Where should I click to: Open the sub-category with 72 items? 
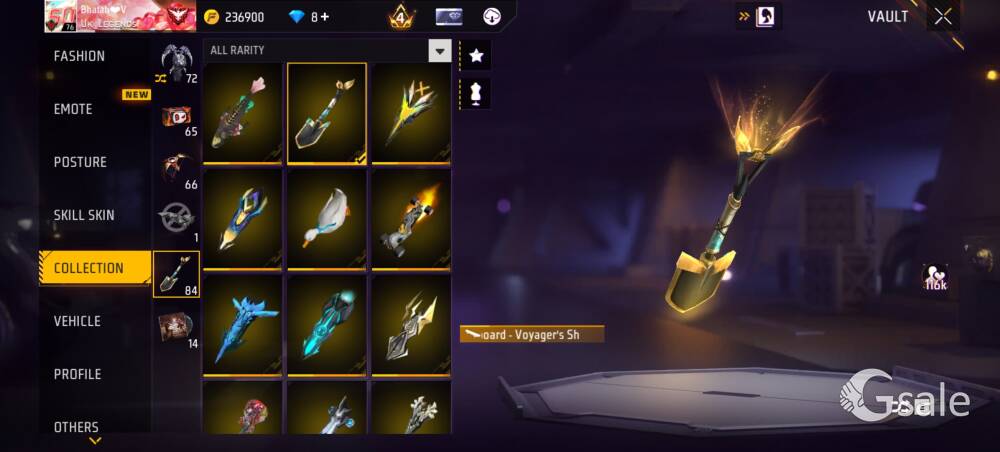[x=176, y=62]
